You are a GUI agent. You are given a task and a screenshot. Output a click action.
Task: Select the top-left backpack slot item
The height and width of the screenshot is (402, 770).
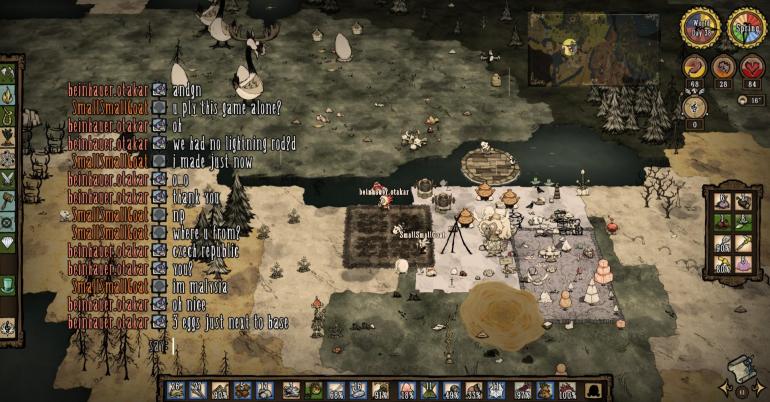723,201
